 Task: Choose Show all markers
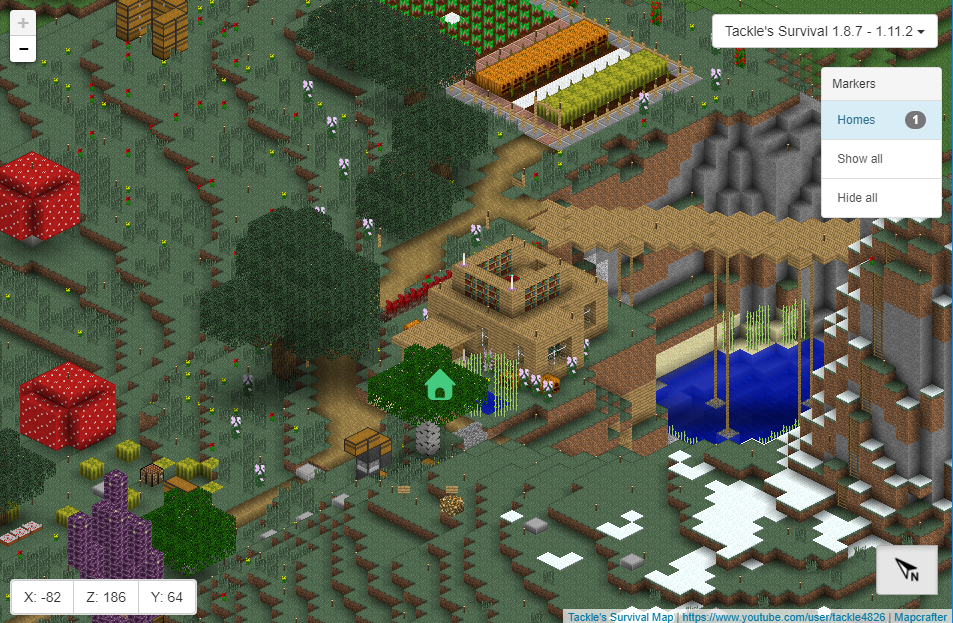[x=860, y=159]
